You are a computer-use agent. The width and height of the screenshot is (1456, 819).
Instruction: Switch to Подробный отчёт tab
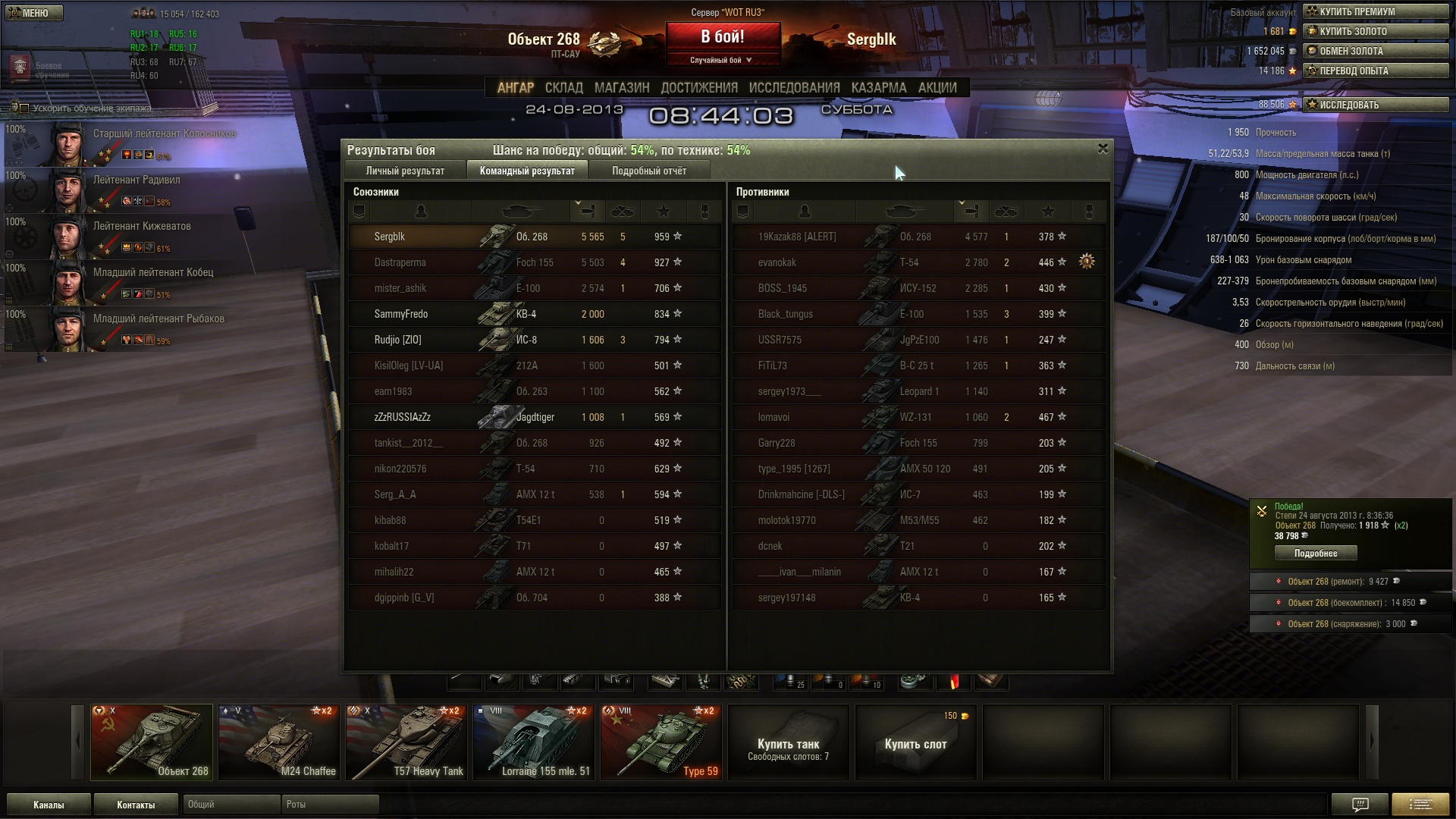[x=649, y=171]
